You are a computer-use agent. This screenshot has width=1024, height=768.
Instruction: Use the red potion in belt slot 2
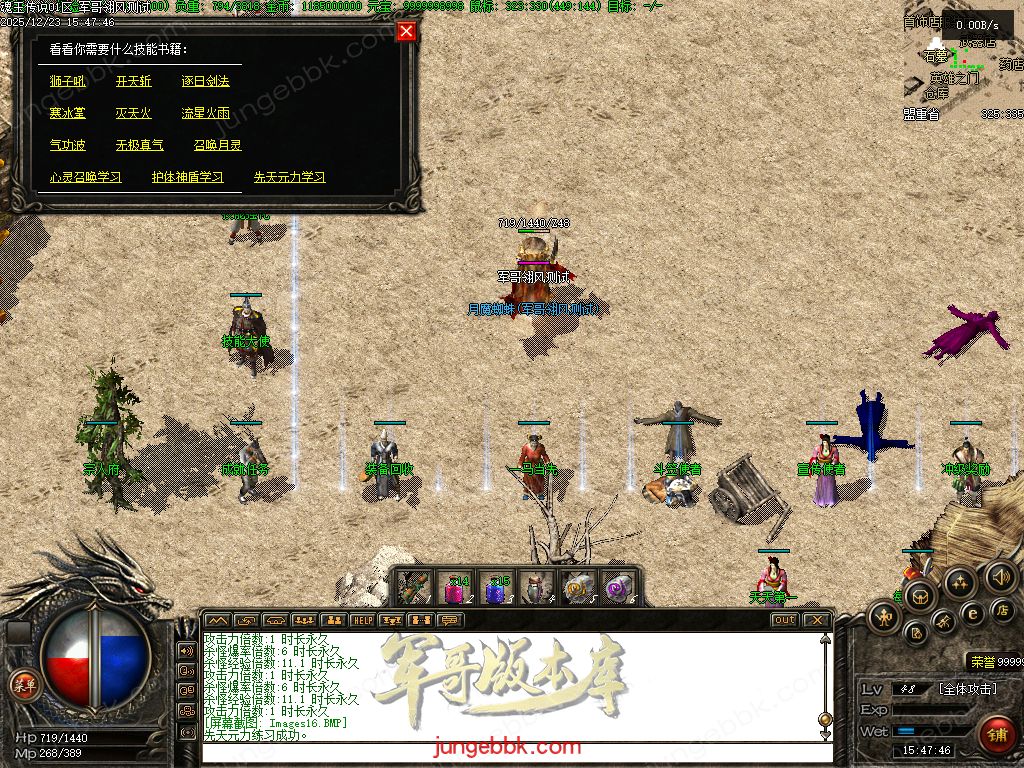coord(455,588)
